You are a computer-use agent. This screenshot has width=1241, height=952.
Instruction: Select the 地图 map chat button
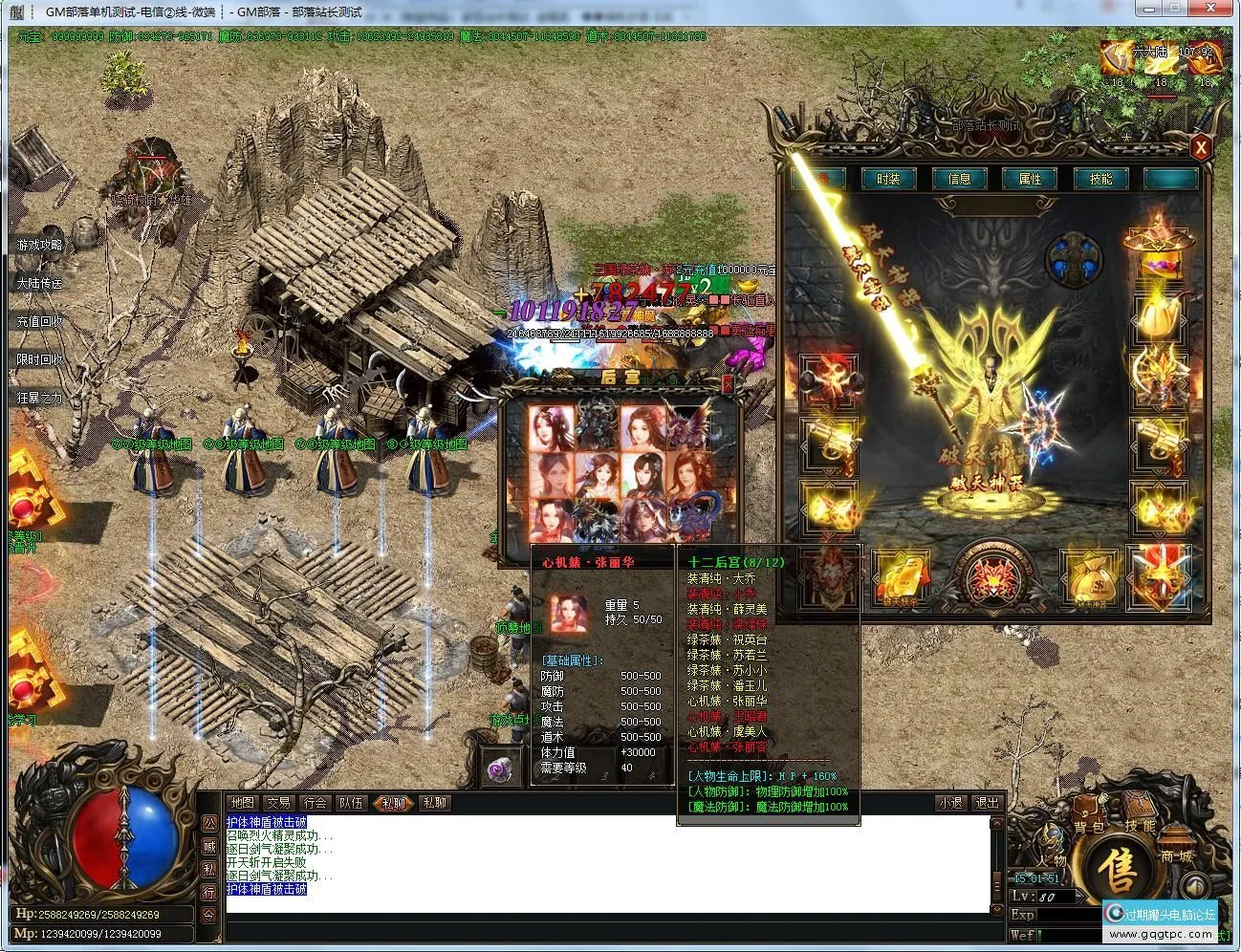point(243,803)
